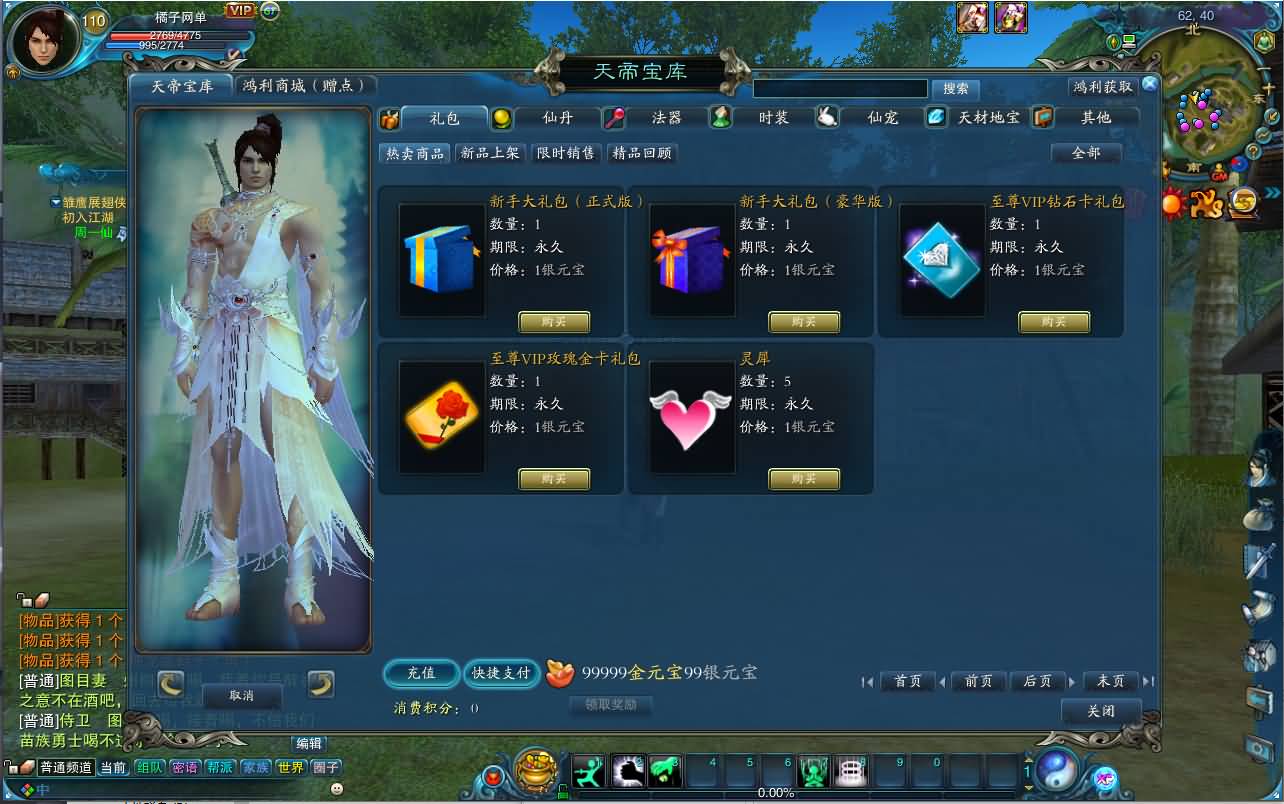
Task: Click the XP orb beside the yin-yang orb
Action: (x=1105, y=780)
